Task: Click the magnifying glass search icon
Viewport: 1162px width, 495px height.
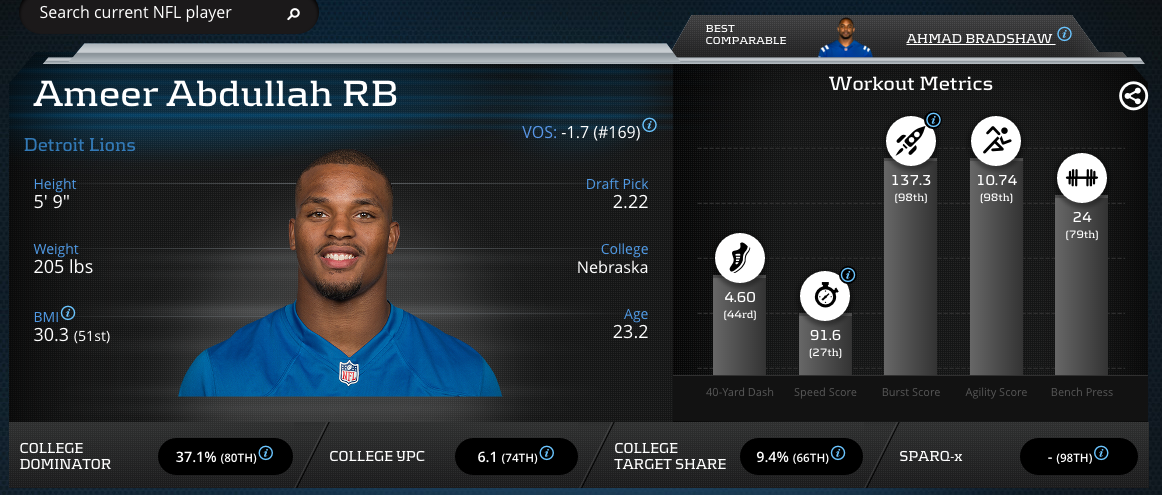Action: click(293, 14)
